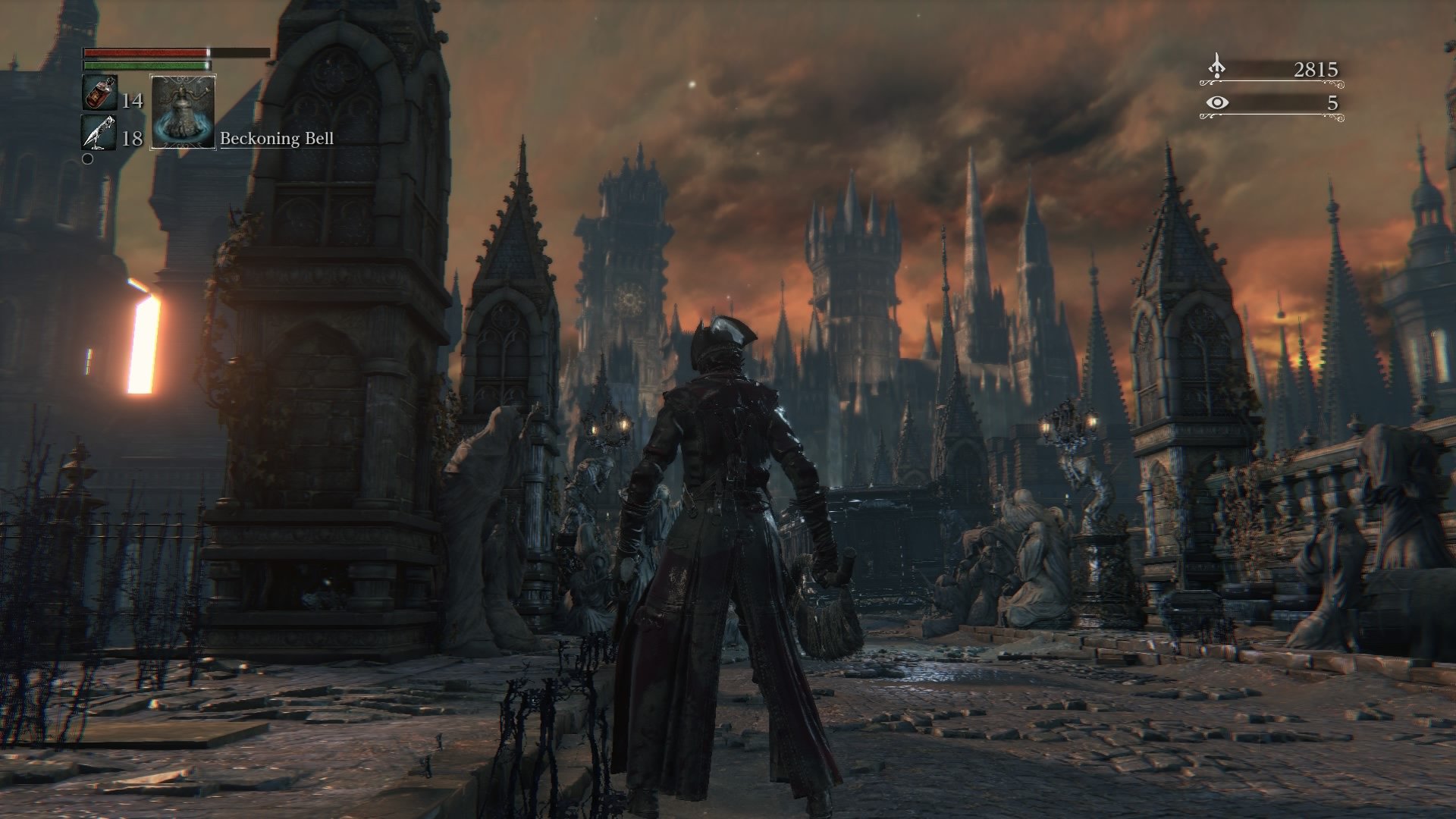Screen dimensions: 1456x819
Task: Click the Blood Vial count showing 14
Action: tap(132, 100)
